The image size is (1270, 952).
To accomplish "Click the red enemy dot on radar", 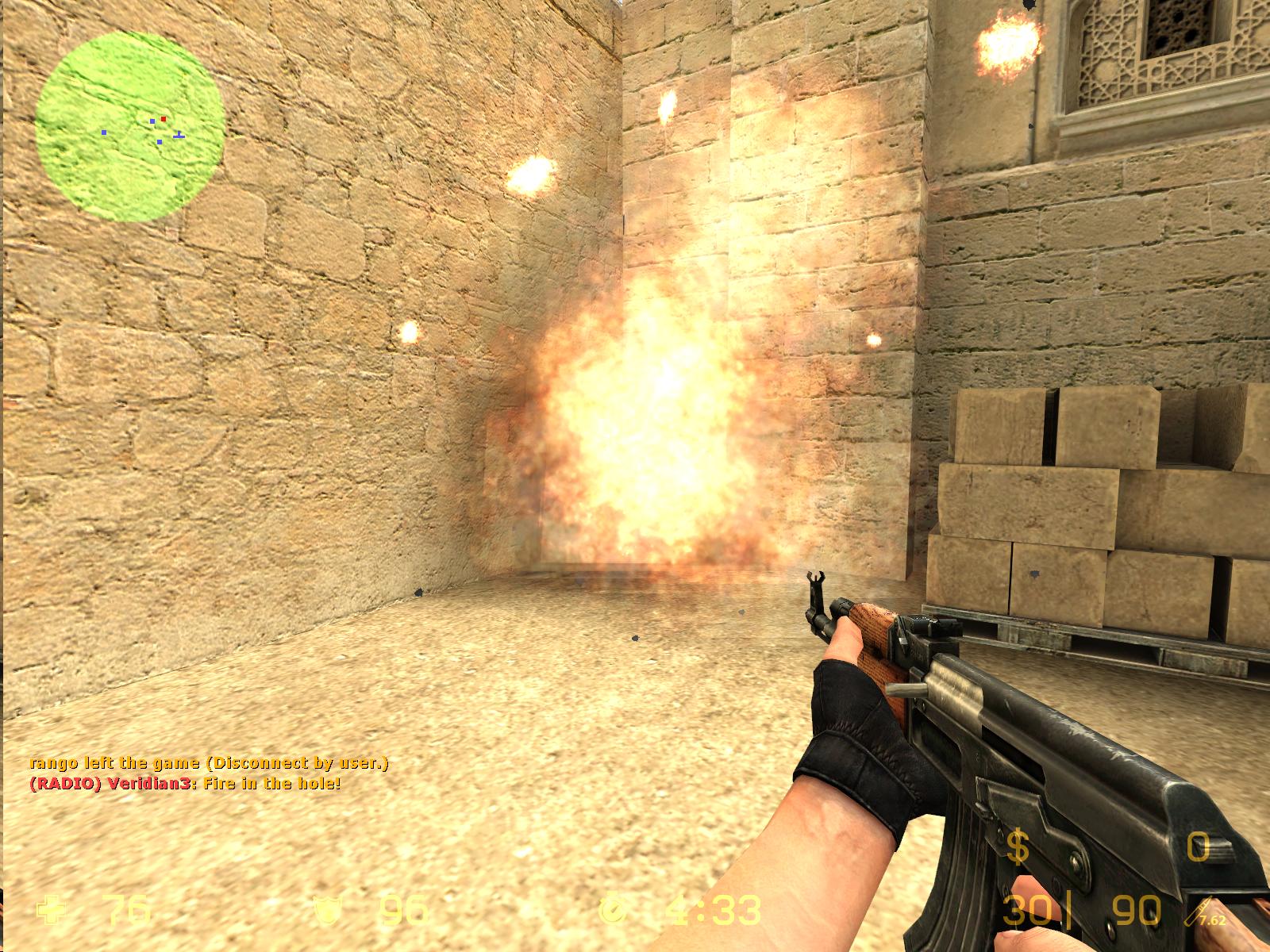I will 164,117.
